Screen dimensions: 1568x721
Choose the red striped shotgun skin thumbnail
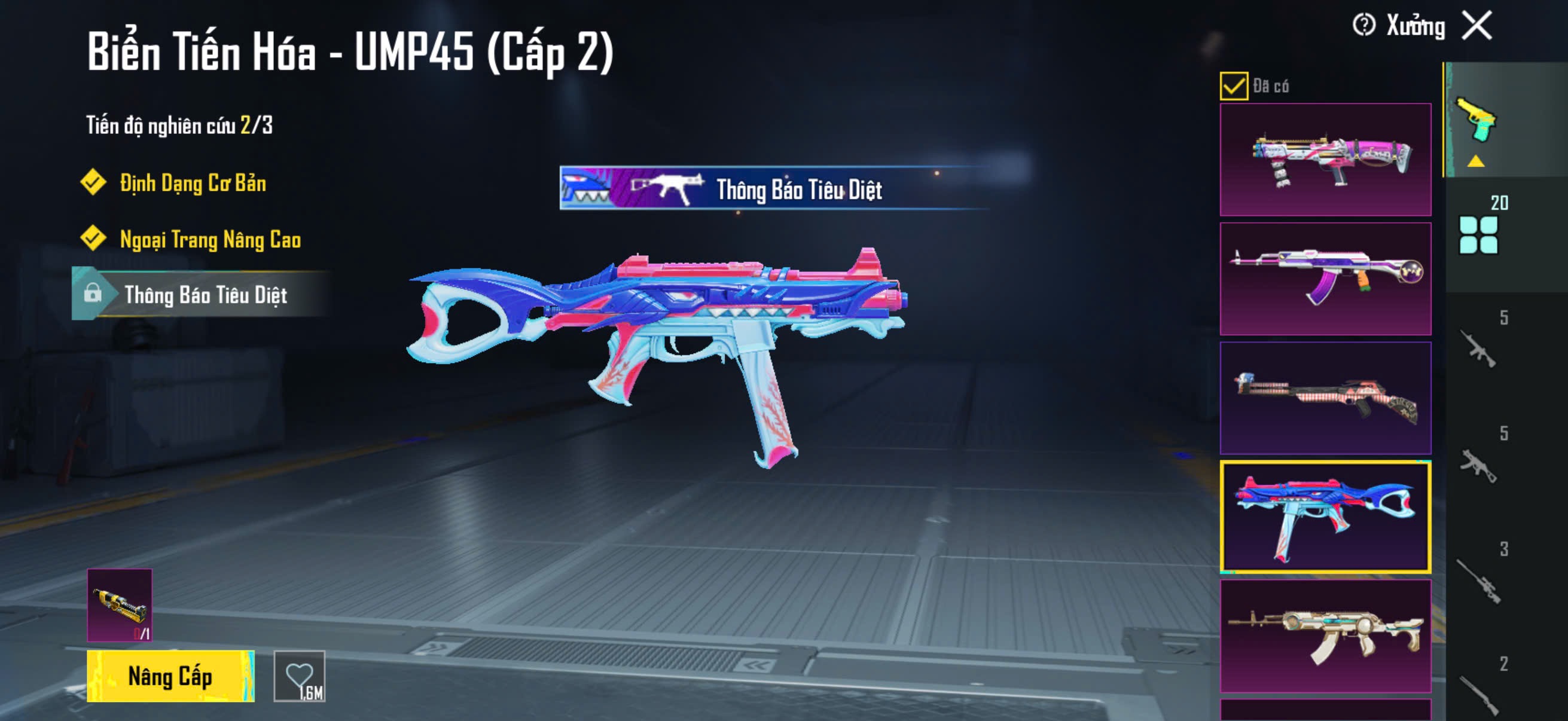tap(1325, 398)
